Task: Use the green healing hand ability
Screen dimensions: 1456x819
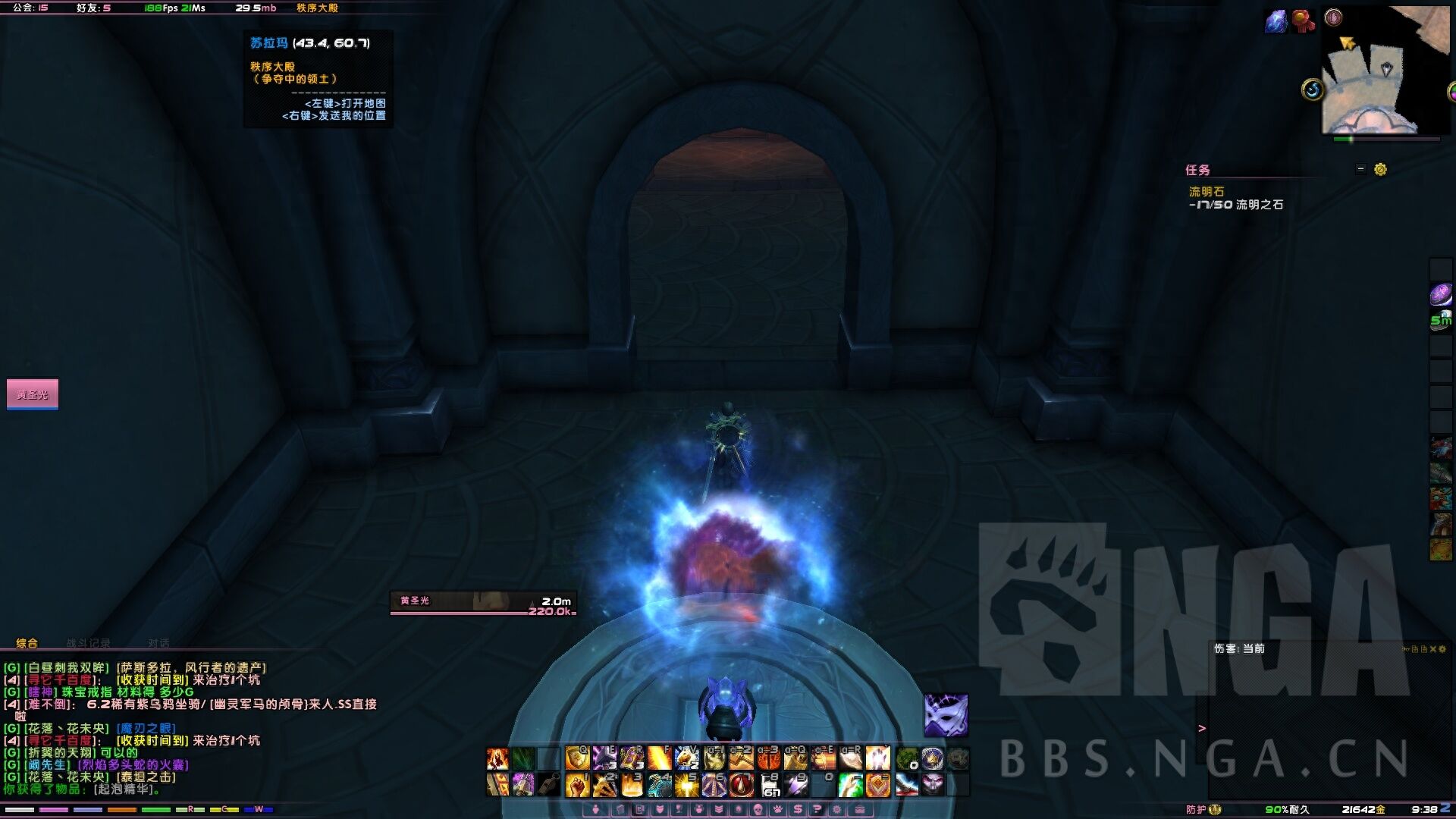Action: pyautogui.click(x=850, y=785)
